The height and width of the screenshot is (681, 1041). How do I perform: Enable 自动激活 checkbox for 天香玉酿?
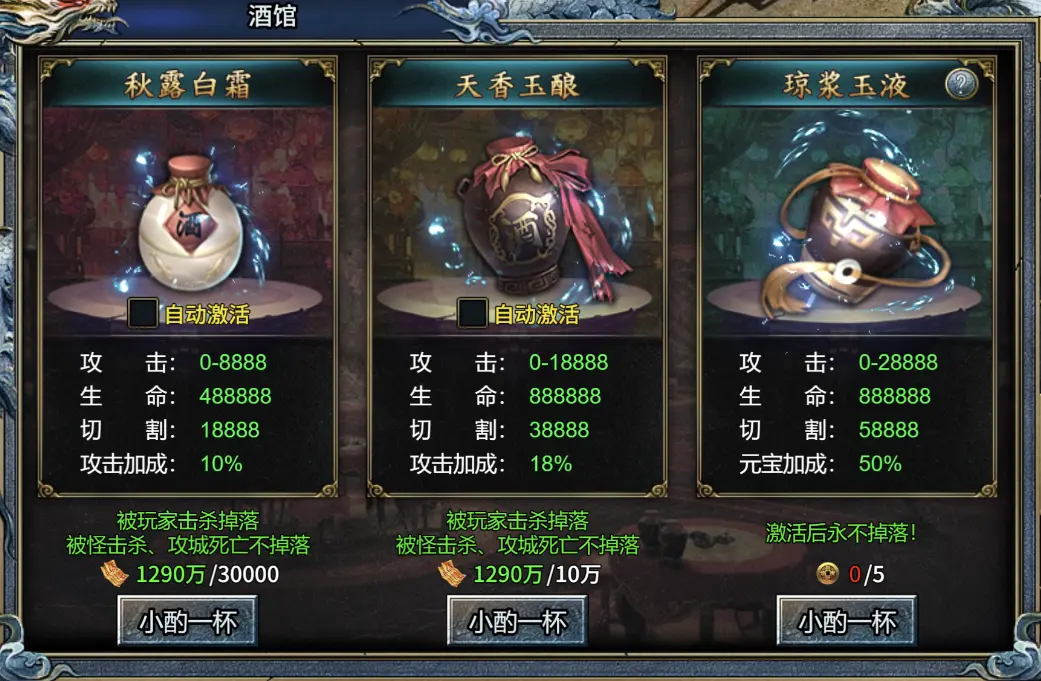[473, 314]
